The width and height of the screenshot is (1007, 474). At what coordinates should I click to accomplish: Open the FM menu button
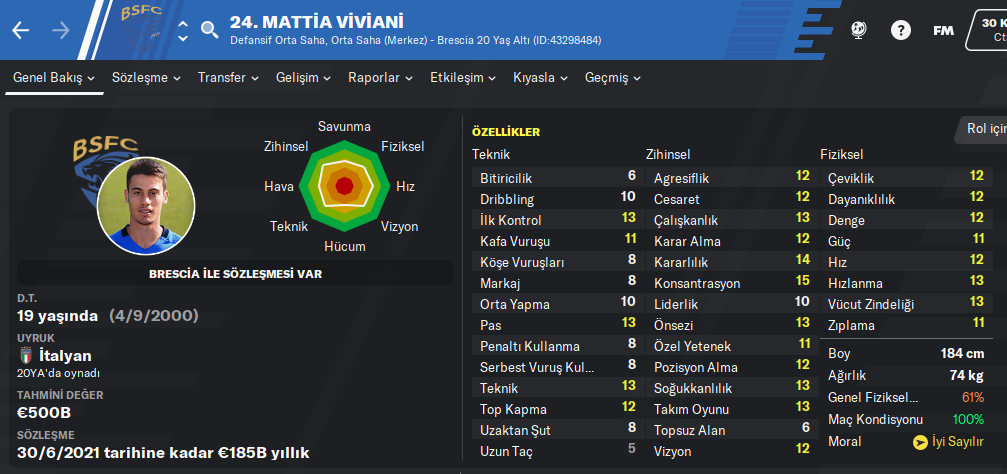coord(943,30)
